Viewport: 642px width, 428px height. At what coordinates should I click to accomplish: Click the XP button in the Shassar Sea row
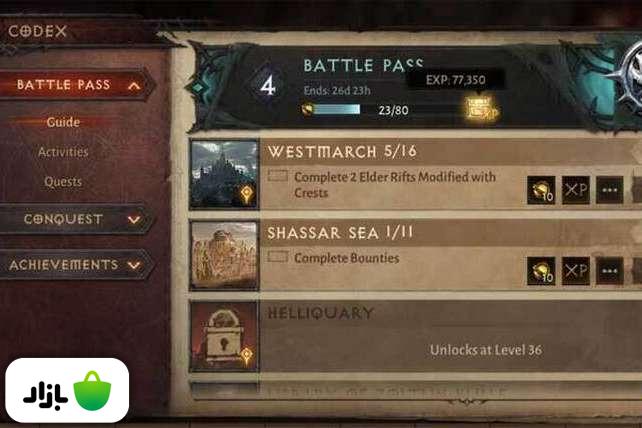pyautogui.click(x=575, y=270)
